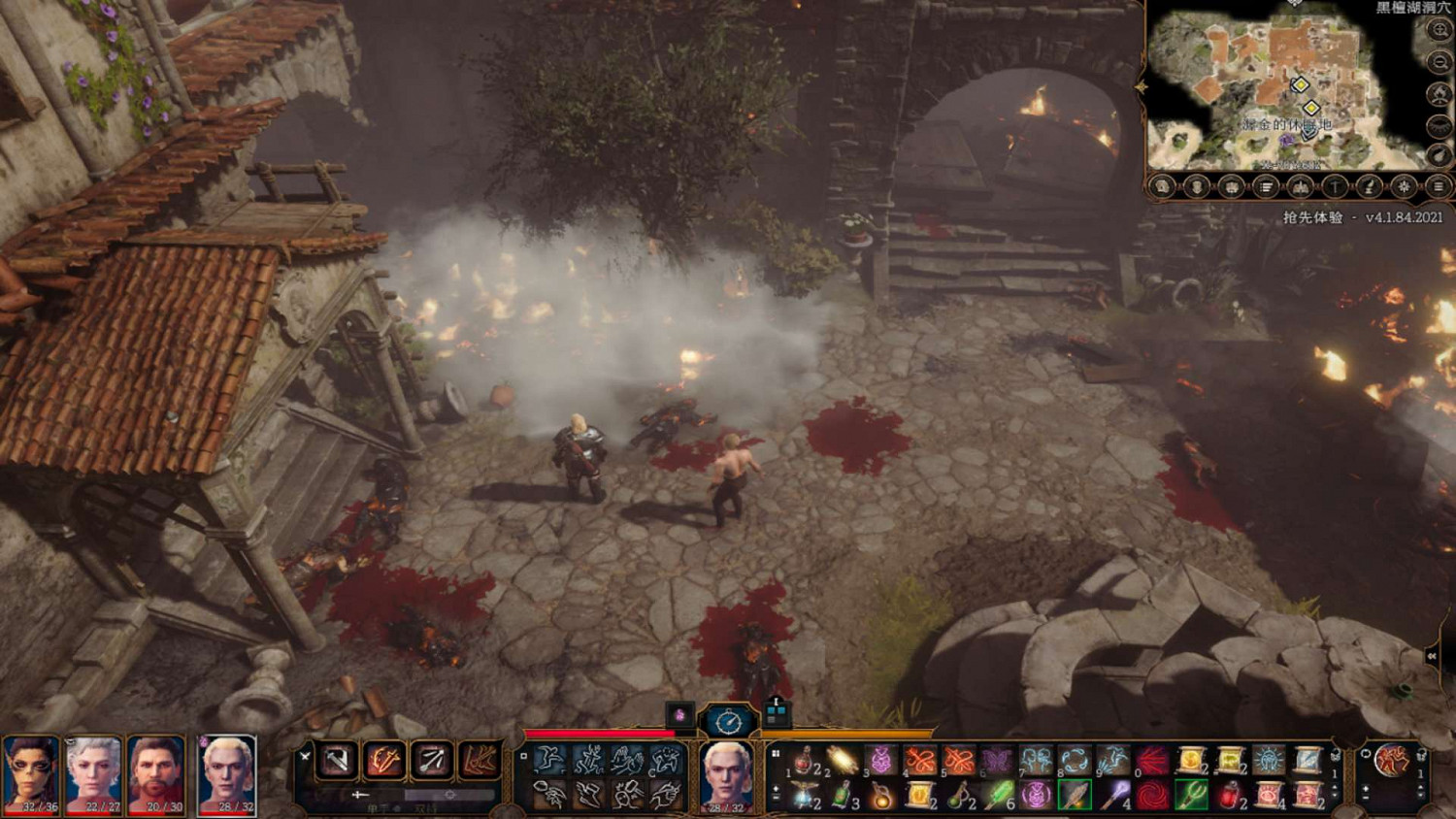Screen dimensions: 1456x819
Task: Cast the pink mask spell in slot 3
Action: (881, 761)
